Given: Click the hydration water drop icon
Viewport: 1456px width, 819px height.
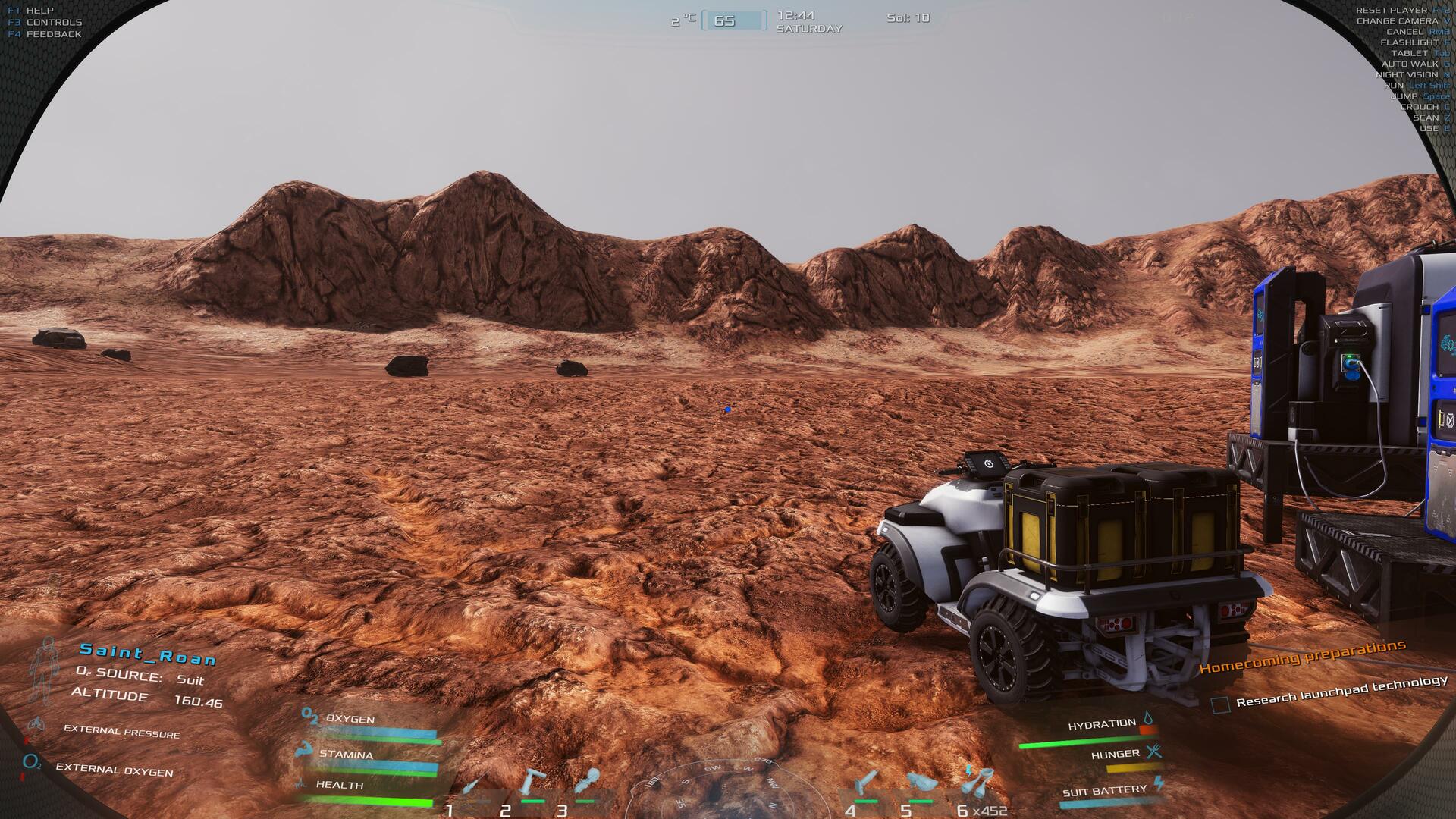Looking at the screenshot, I should point(1148,718).
